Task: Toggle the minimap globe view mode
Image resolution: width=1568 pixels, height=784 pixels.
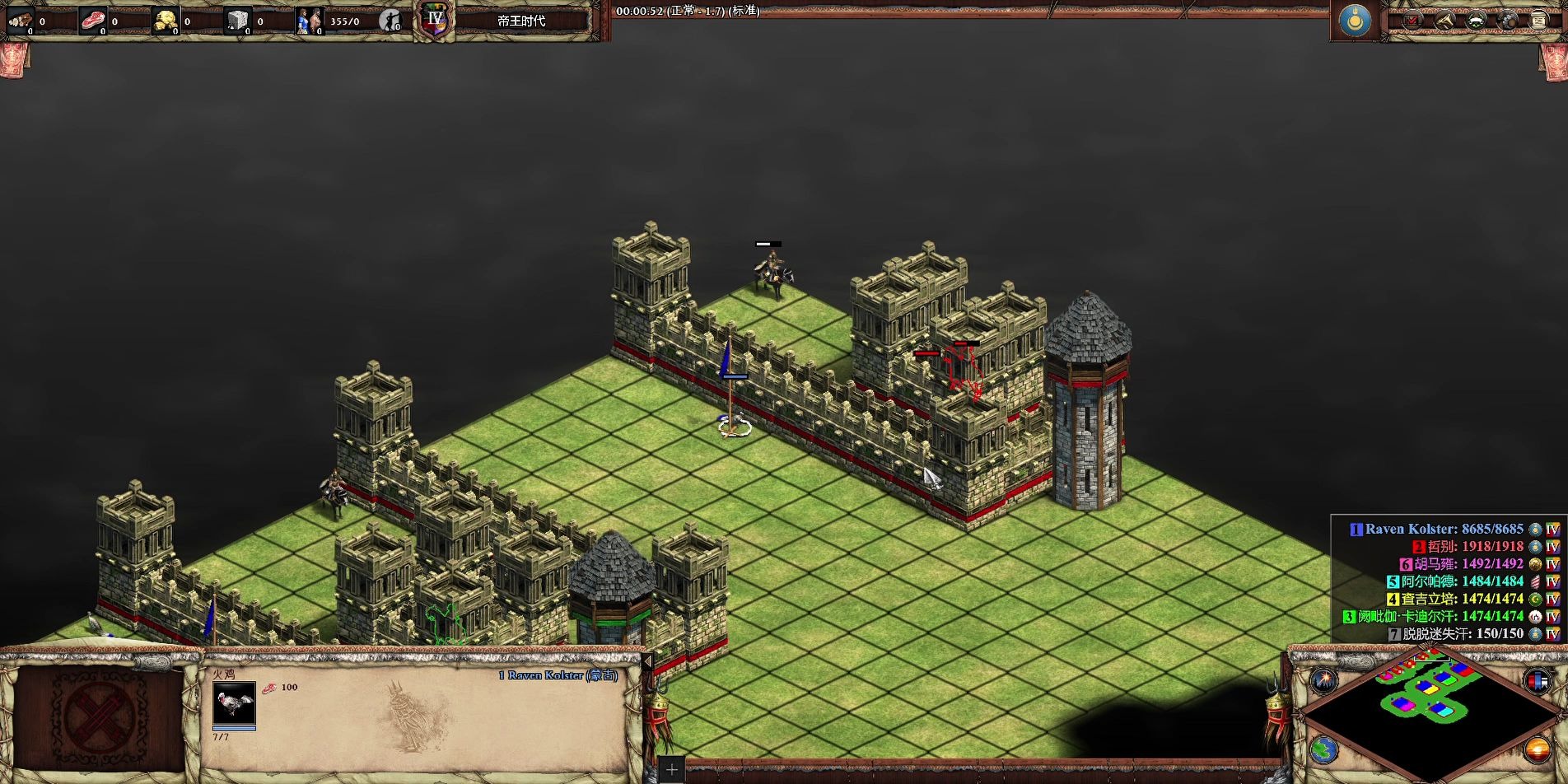Action: 1323,749
